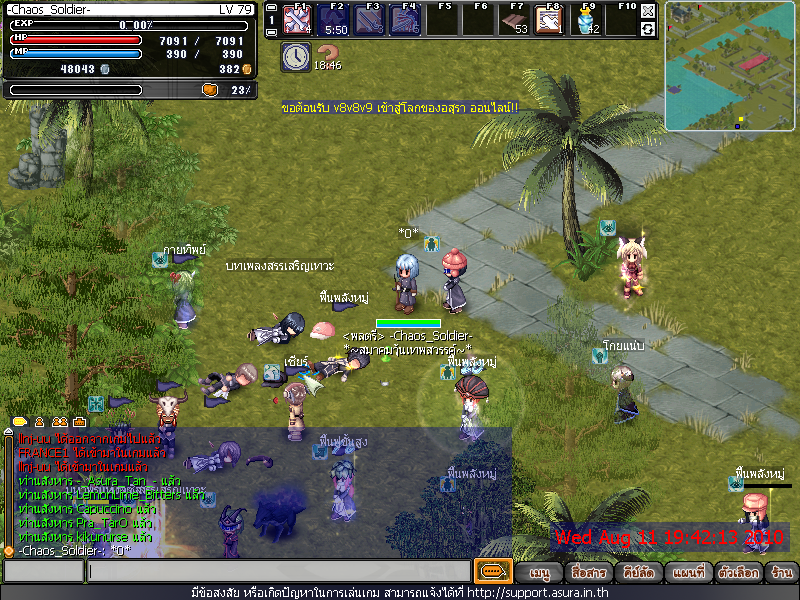This screenshot has height=600, width=800.
Task: Switch to the two-person party chat tab
Action: (x=59, y=422)
